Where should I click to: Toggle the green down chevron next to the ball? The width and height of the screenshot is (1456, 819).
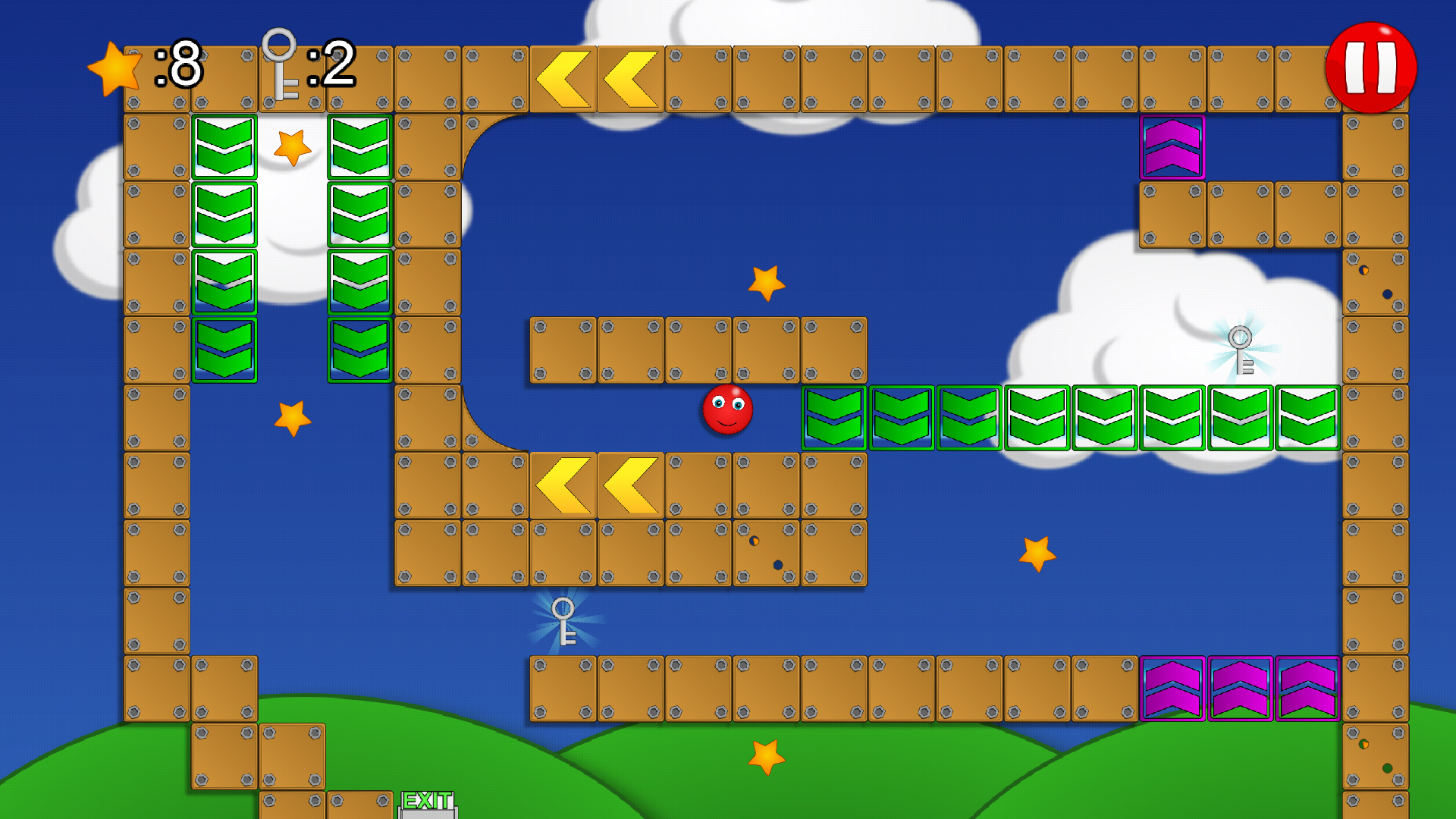833,417
